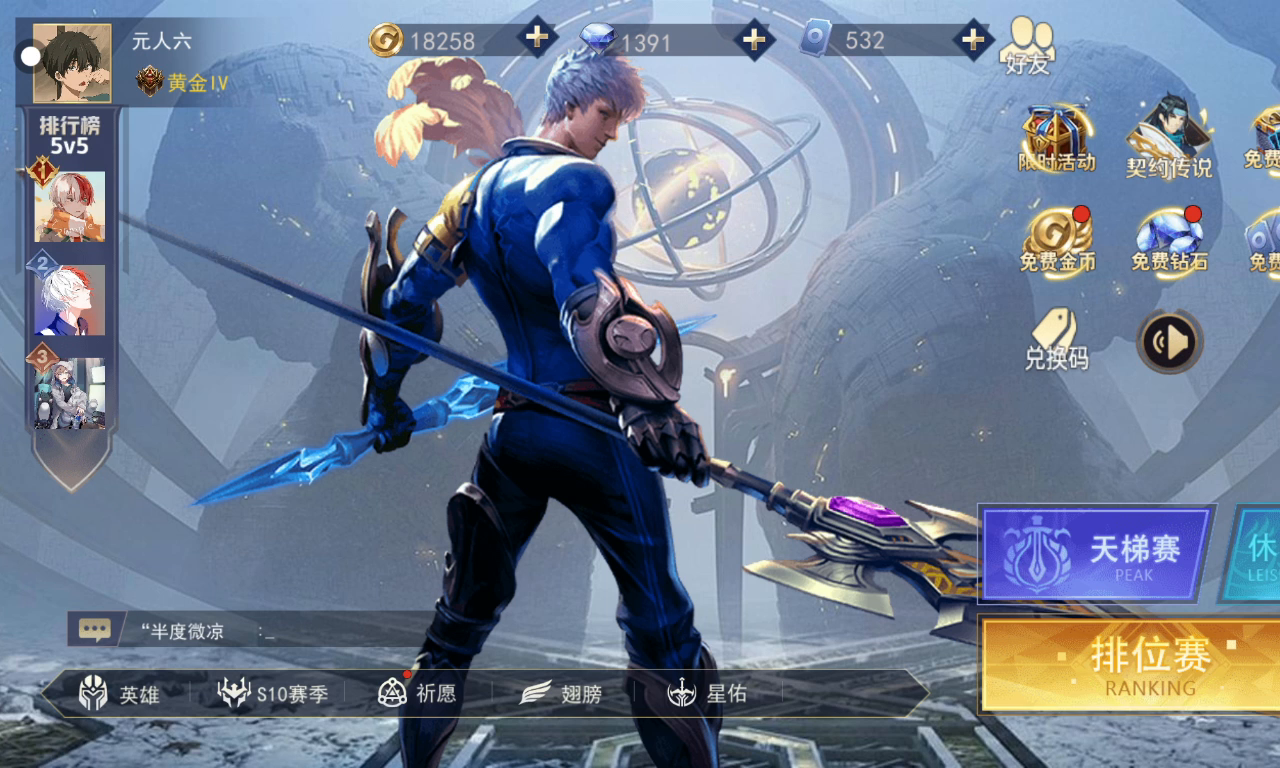View the rank 1 player on leaderboard

69,206
